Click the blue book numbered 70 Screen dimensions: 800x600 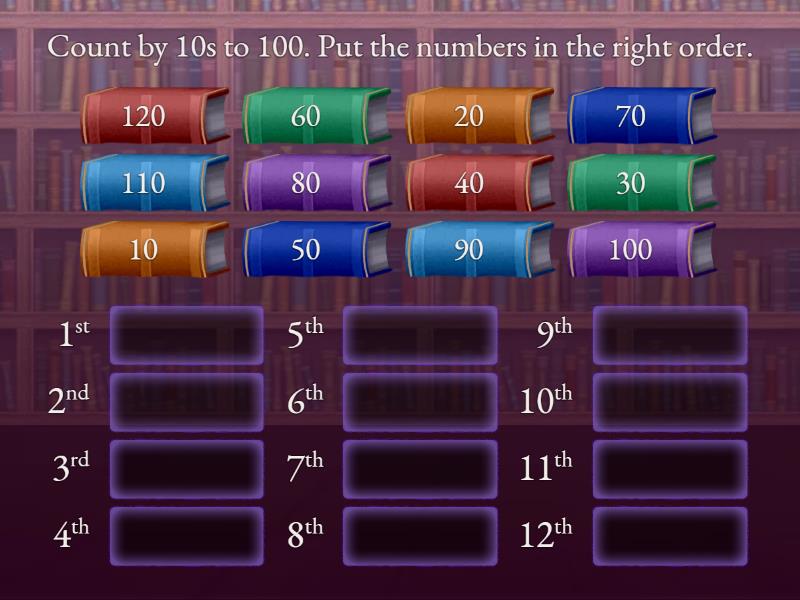630,116
